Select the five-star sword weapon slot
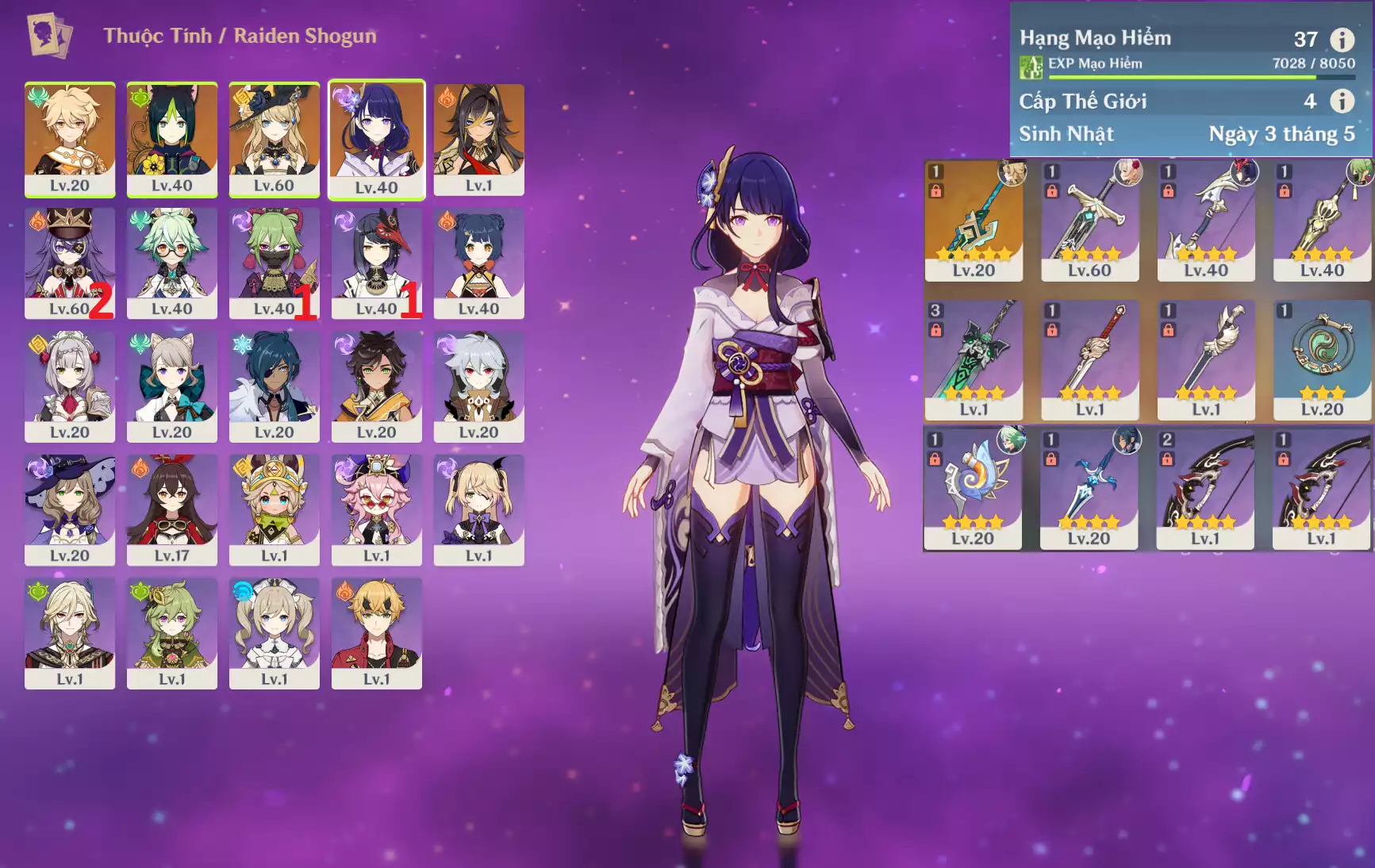1375x868 pixels. (x=974, y=221)
